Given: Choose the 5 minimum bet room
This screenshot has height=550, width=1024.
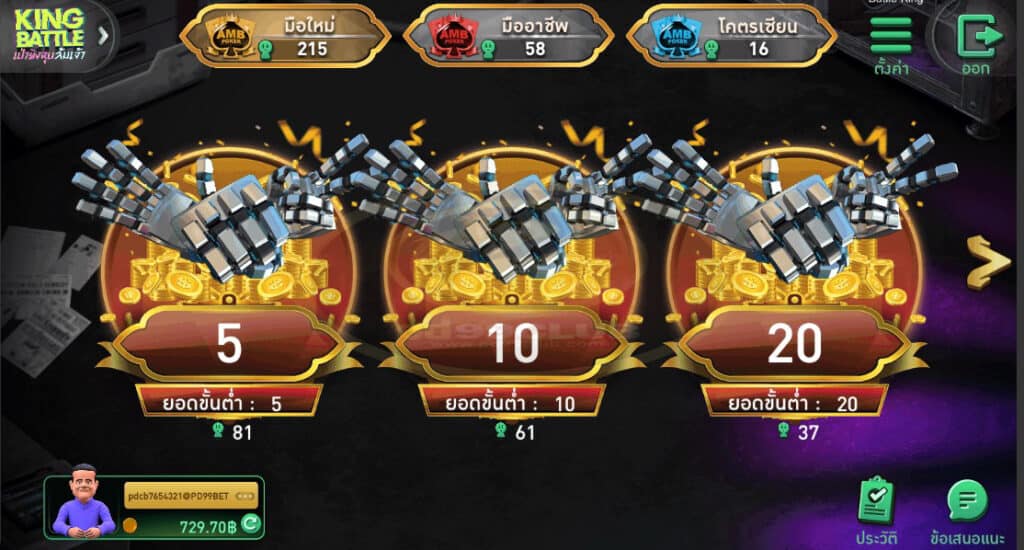Looking at the screenshot, I should [x=229, y=343].
